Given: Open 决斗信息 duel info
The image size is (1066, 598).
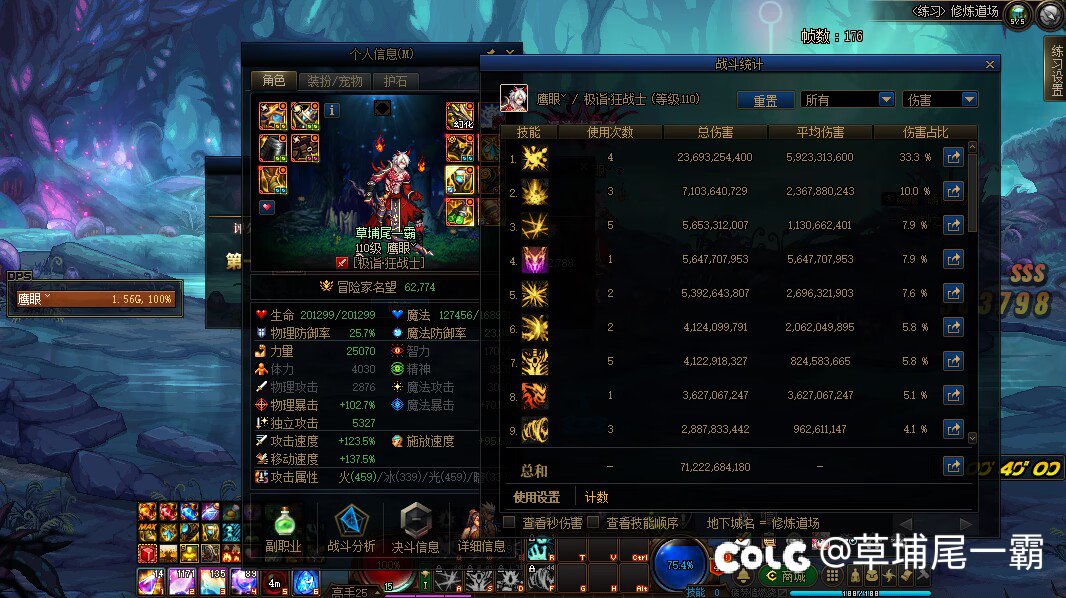Looking at the screenshot, I should (414, 528).
